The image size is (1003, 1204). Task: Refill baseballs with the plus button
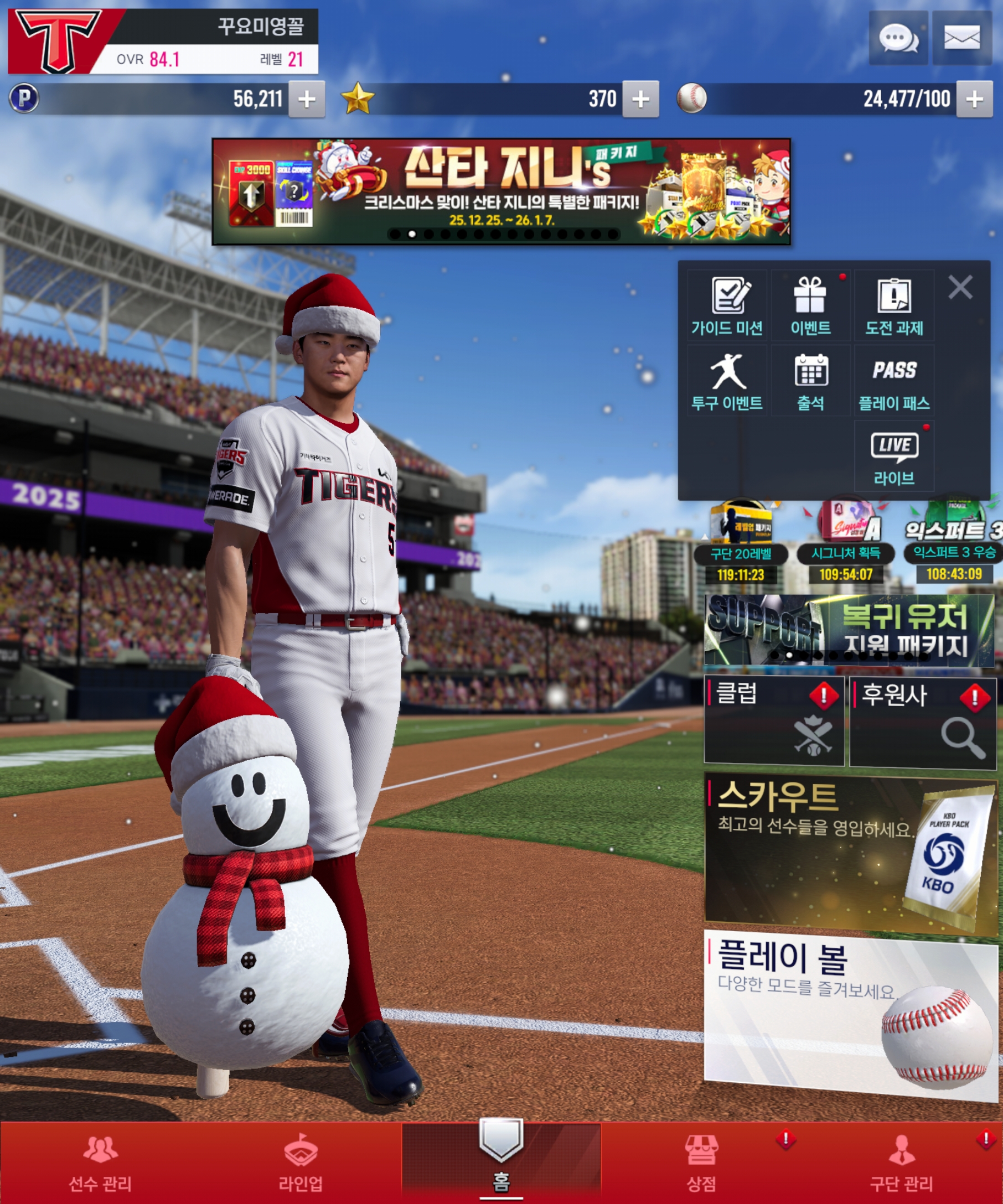974,99
